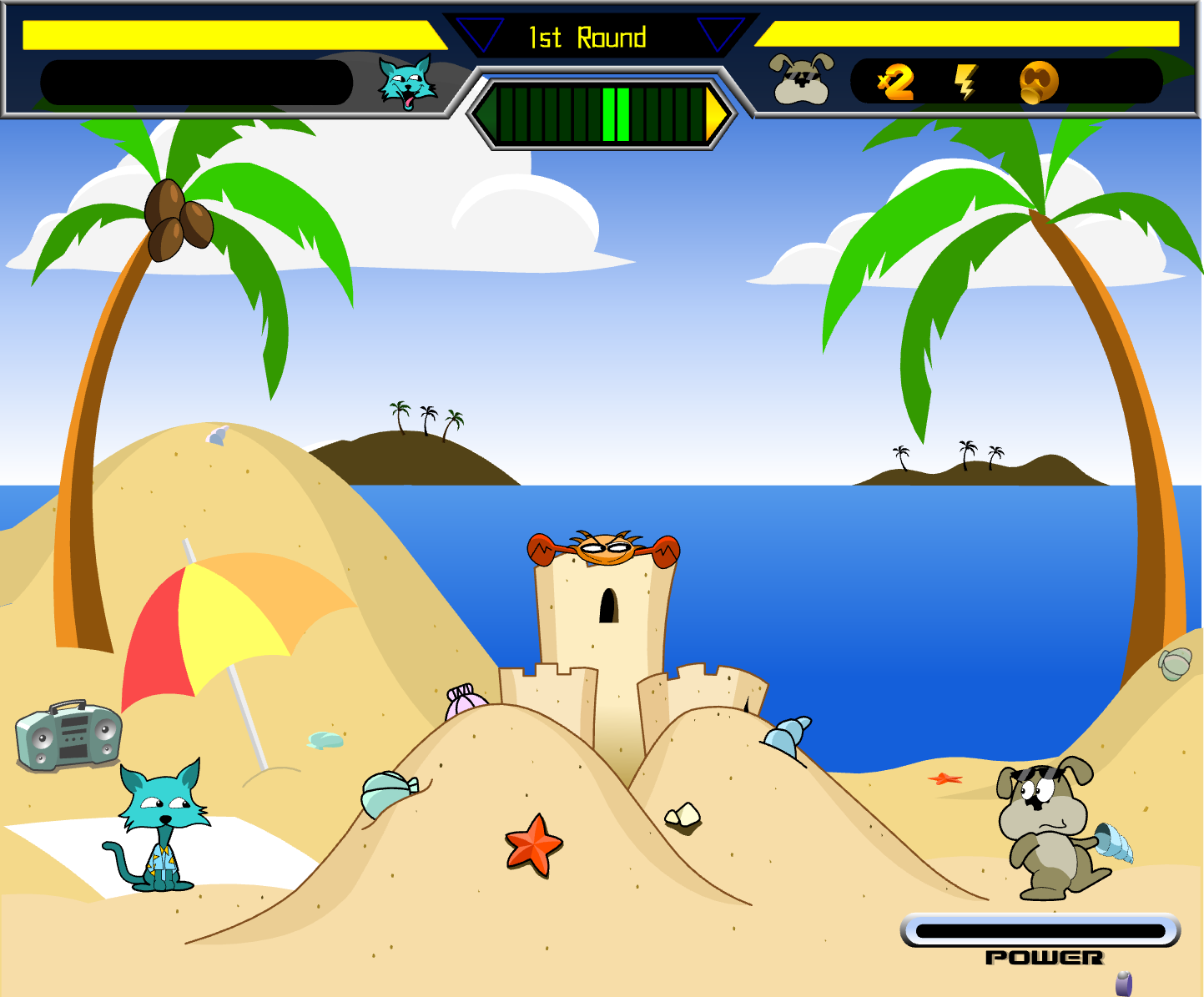Click the dog player portrait

(801, 79)
